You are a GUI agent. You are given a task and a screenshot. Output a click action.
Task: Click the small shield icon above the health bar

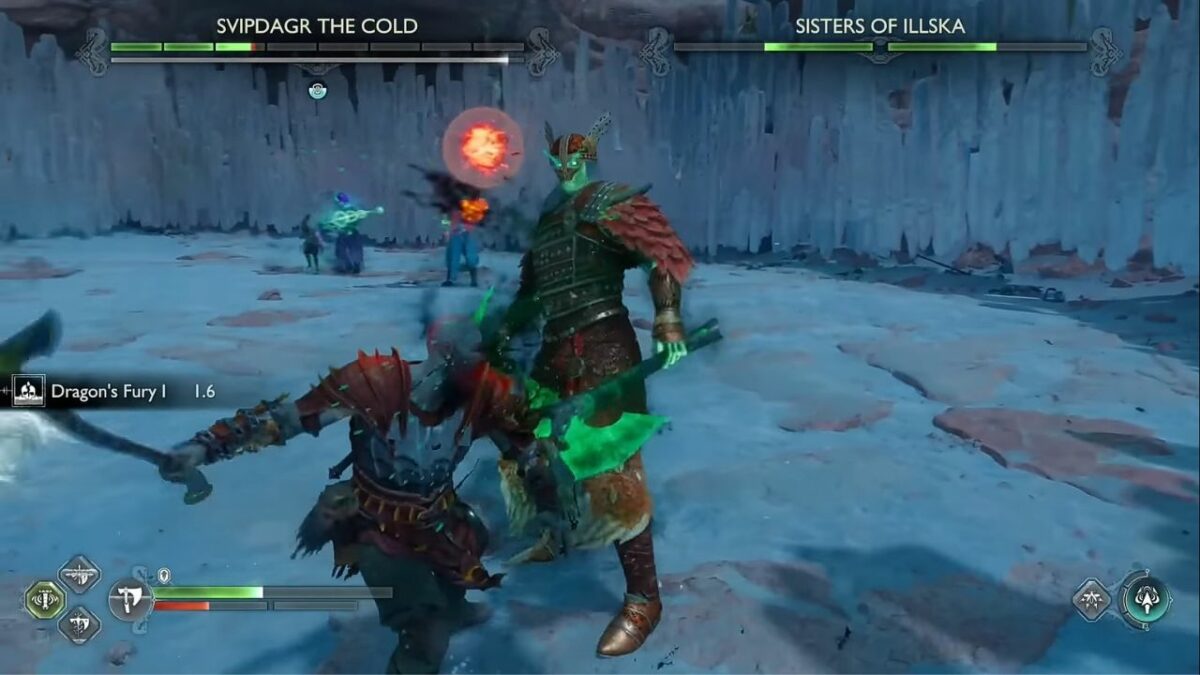[x=165, y=576]
